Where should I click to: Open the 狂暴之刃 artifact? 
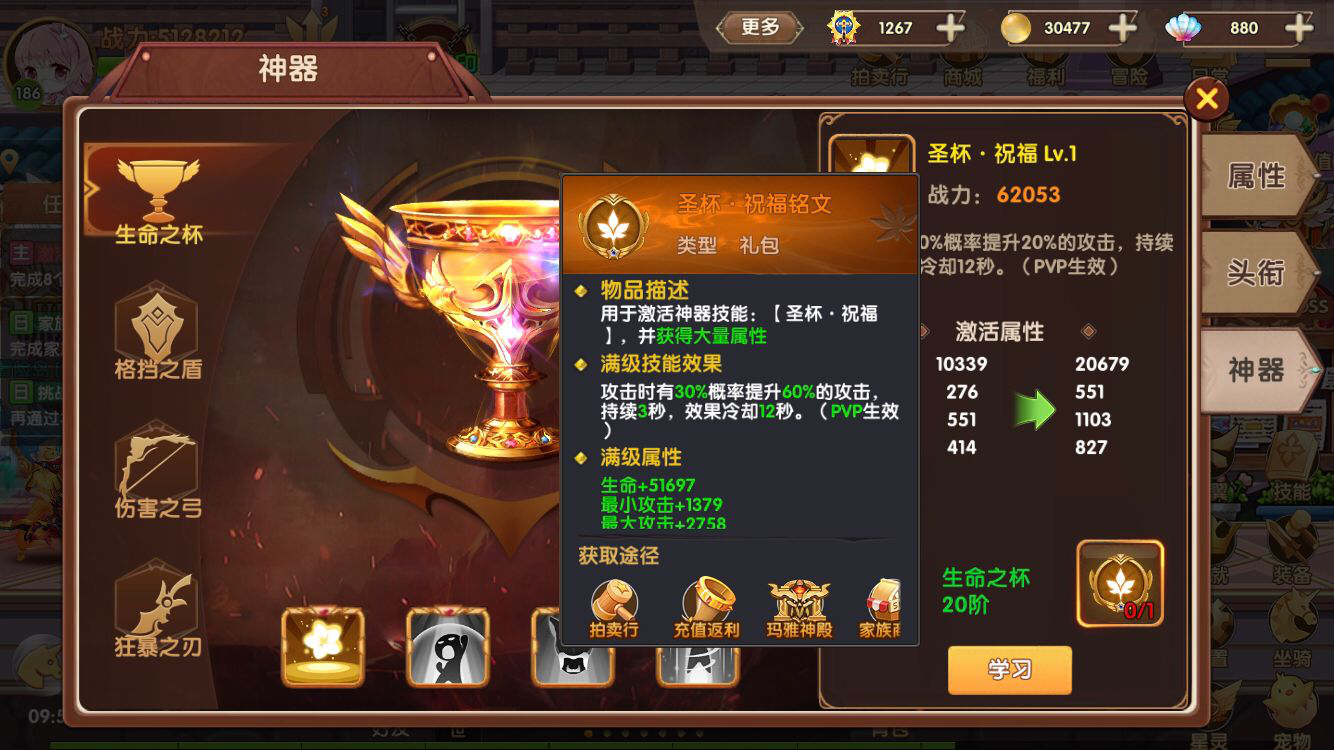tap(158, 610)
